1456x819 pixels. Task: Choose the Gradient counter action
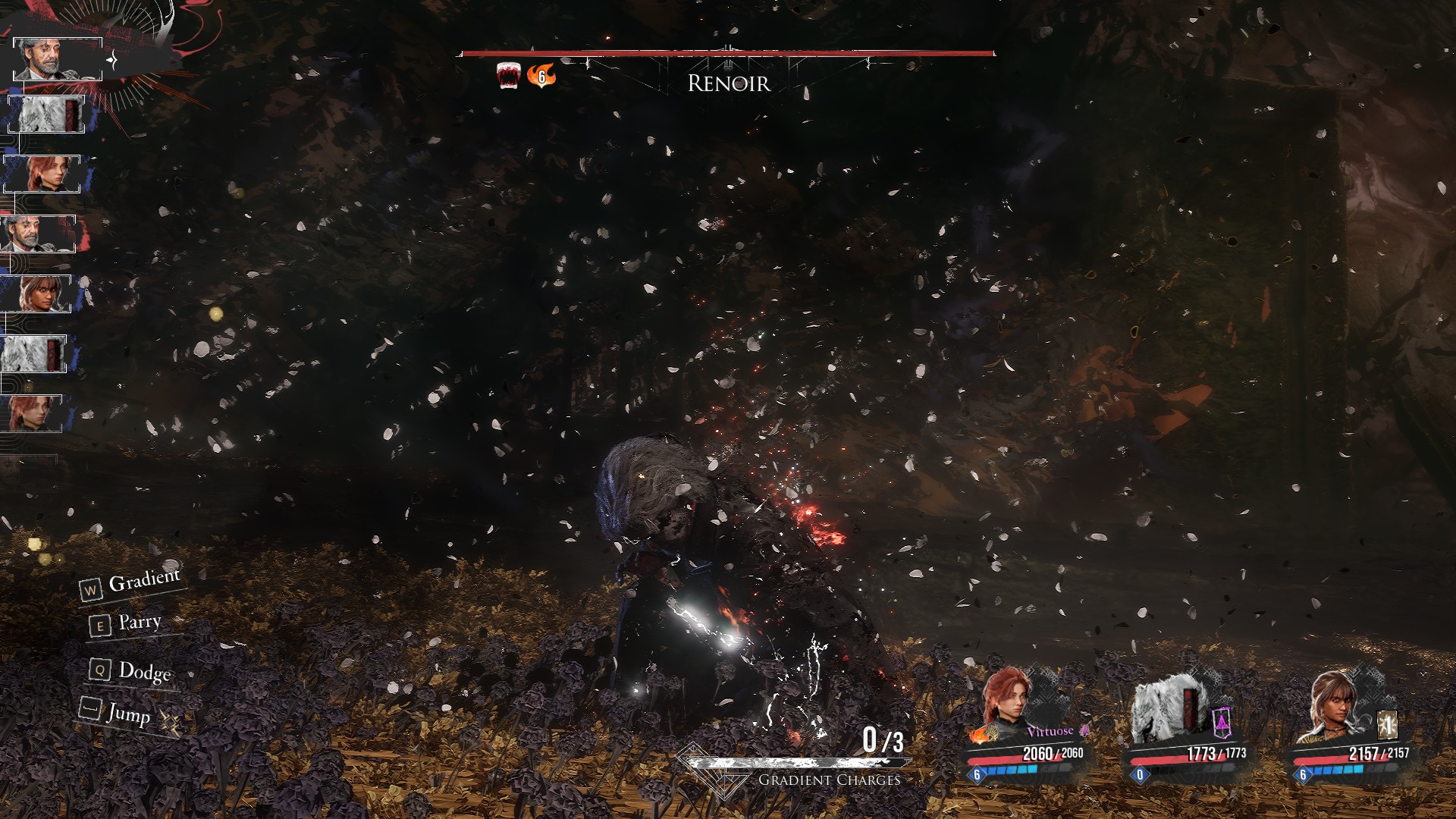coord(132,584)
